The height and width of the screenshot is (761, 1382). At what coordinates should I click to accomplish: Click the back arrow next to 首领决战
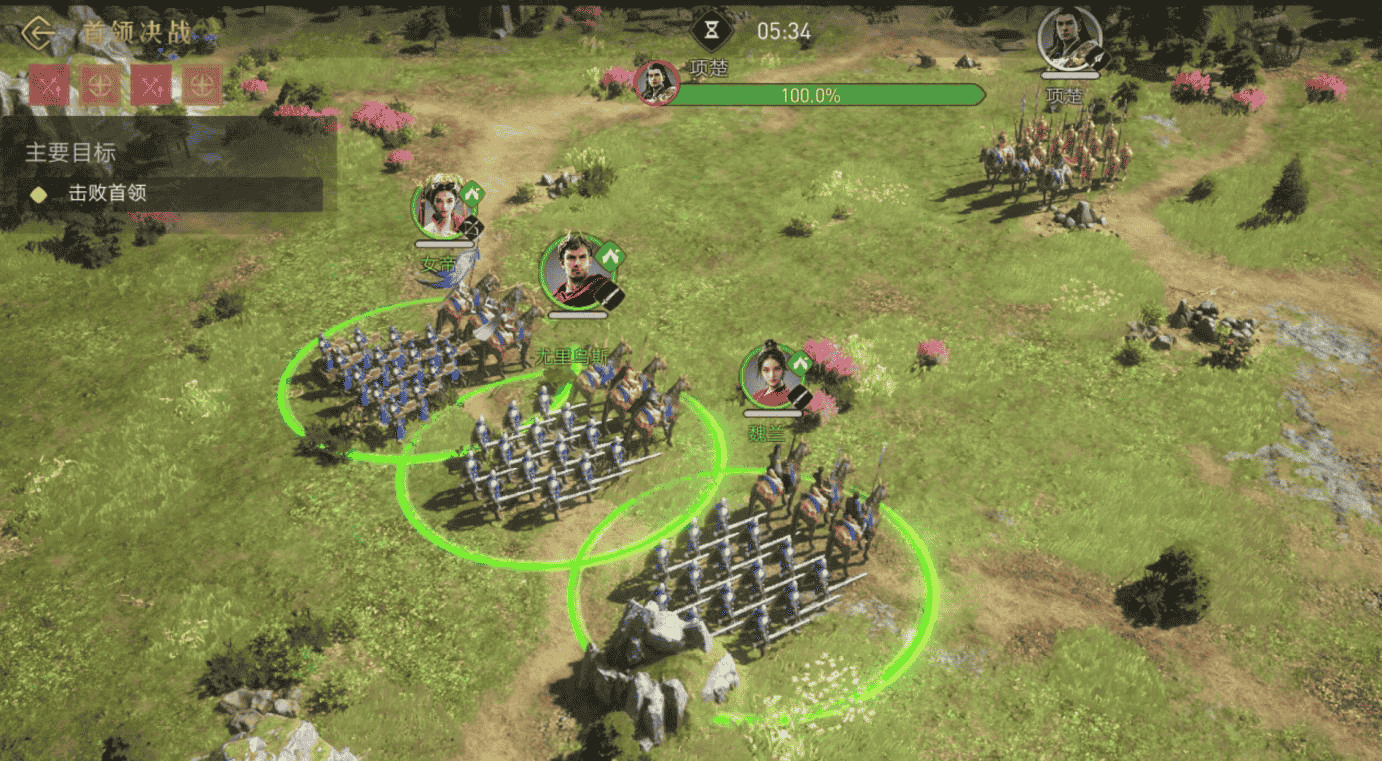pyautogui.click(x=39, y=33)
